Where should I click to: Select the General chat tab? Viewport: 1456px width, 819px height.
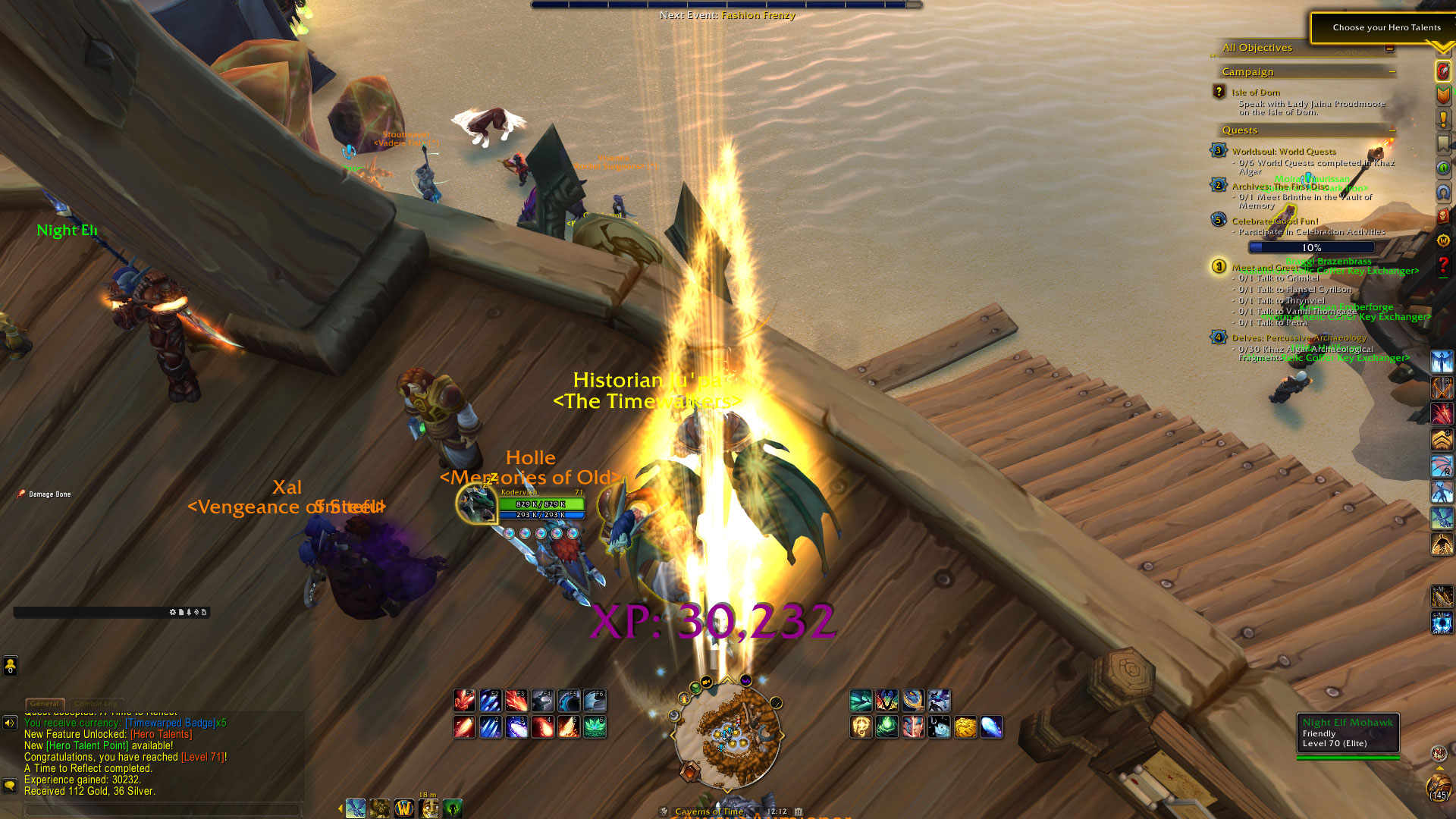pyautogui.click(x=45, y=704)
